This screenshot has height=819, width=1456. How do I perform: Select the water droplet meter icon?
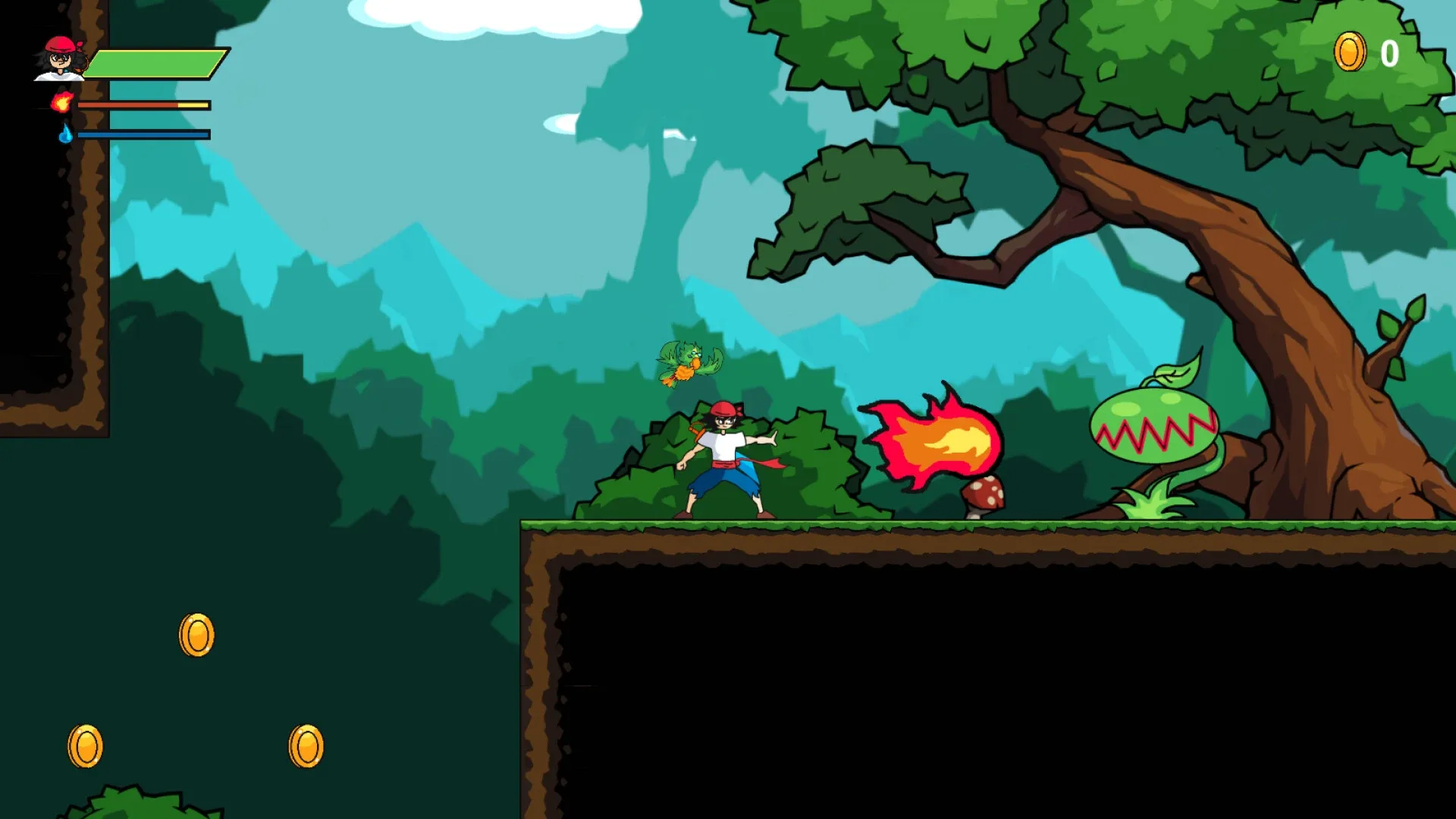[64, 133]
